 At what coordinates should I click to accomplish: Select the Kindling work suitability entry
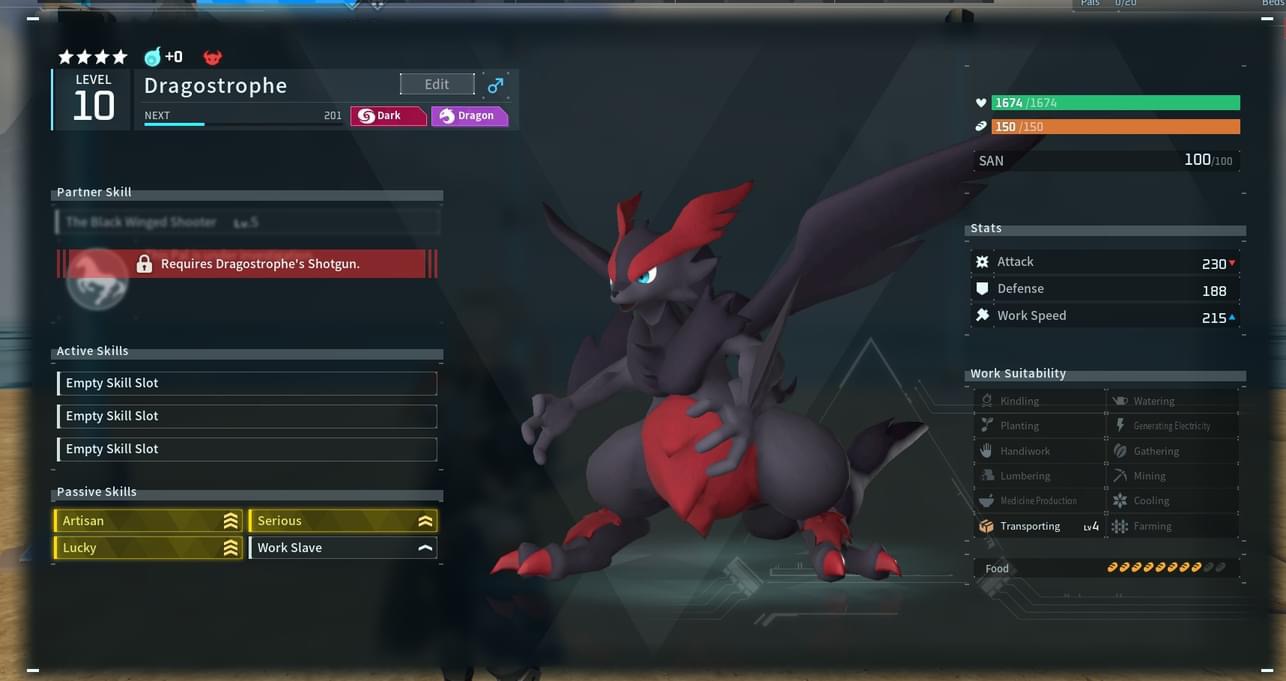(1039, 401)
